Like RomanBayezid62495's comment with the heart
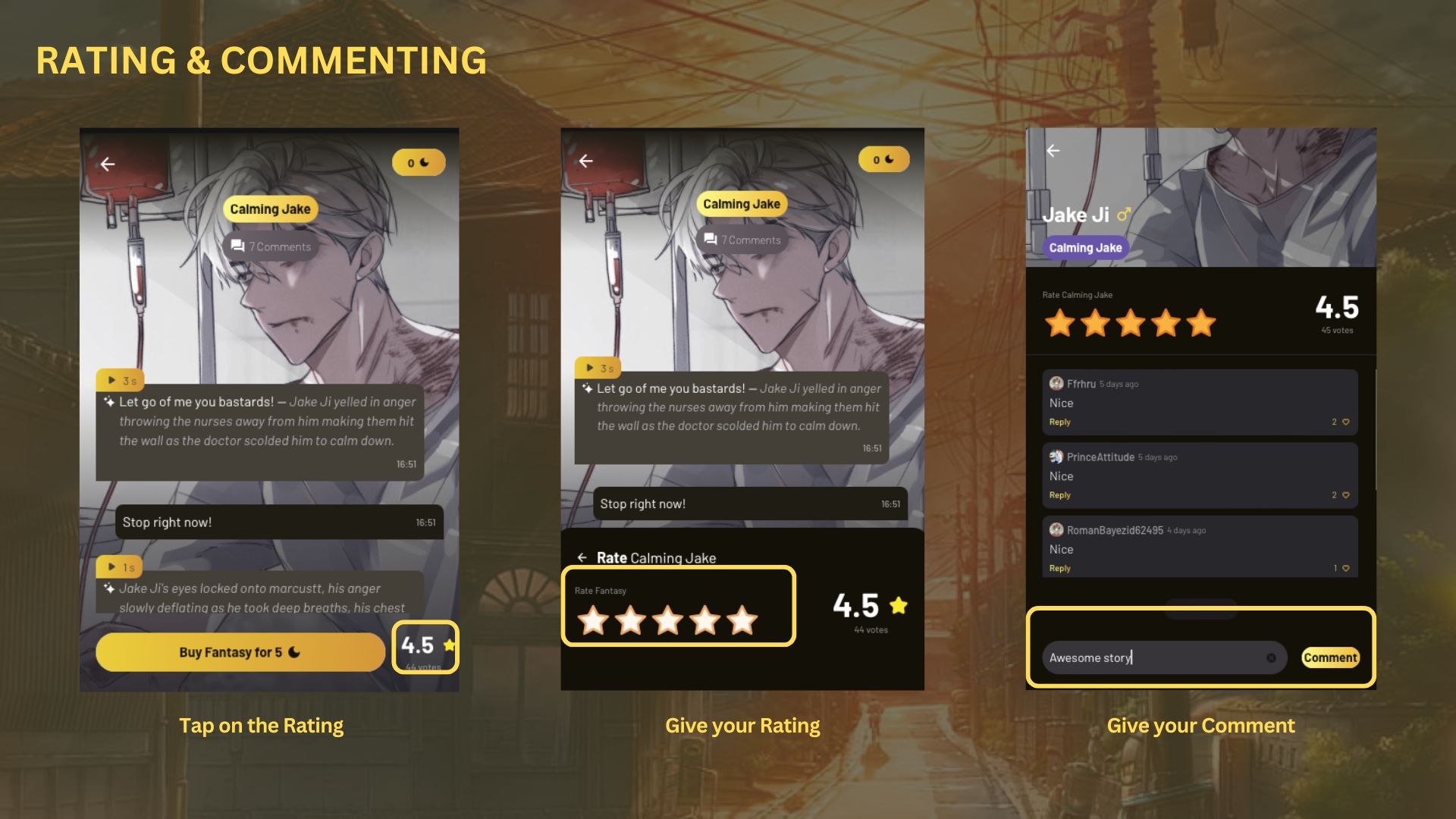 tap(1346, 568)
